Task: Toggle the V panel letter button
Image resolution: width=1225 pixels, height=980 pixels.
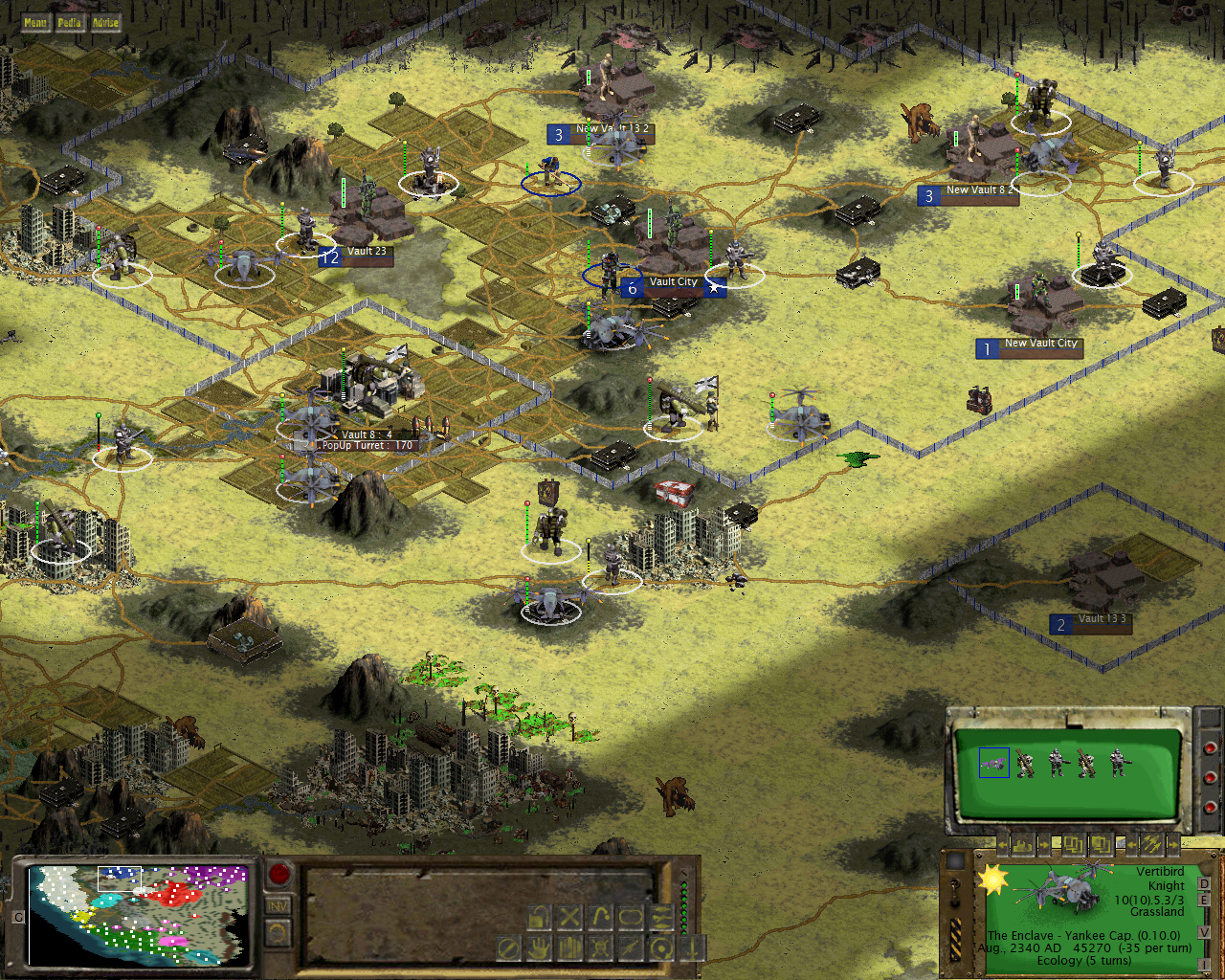Action: click(x=1205, y=932)
